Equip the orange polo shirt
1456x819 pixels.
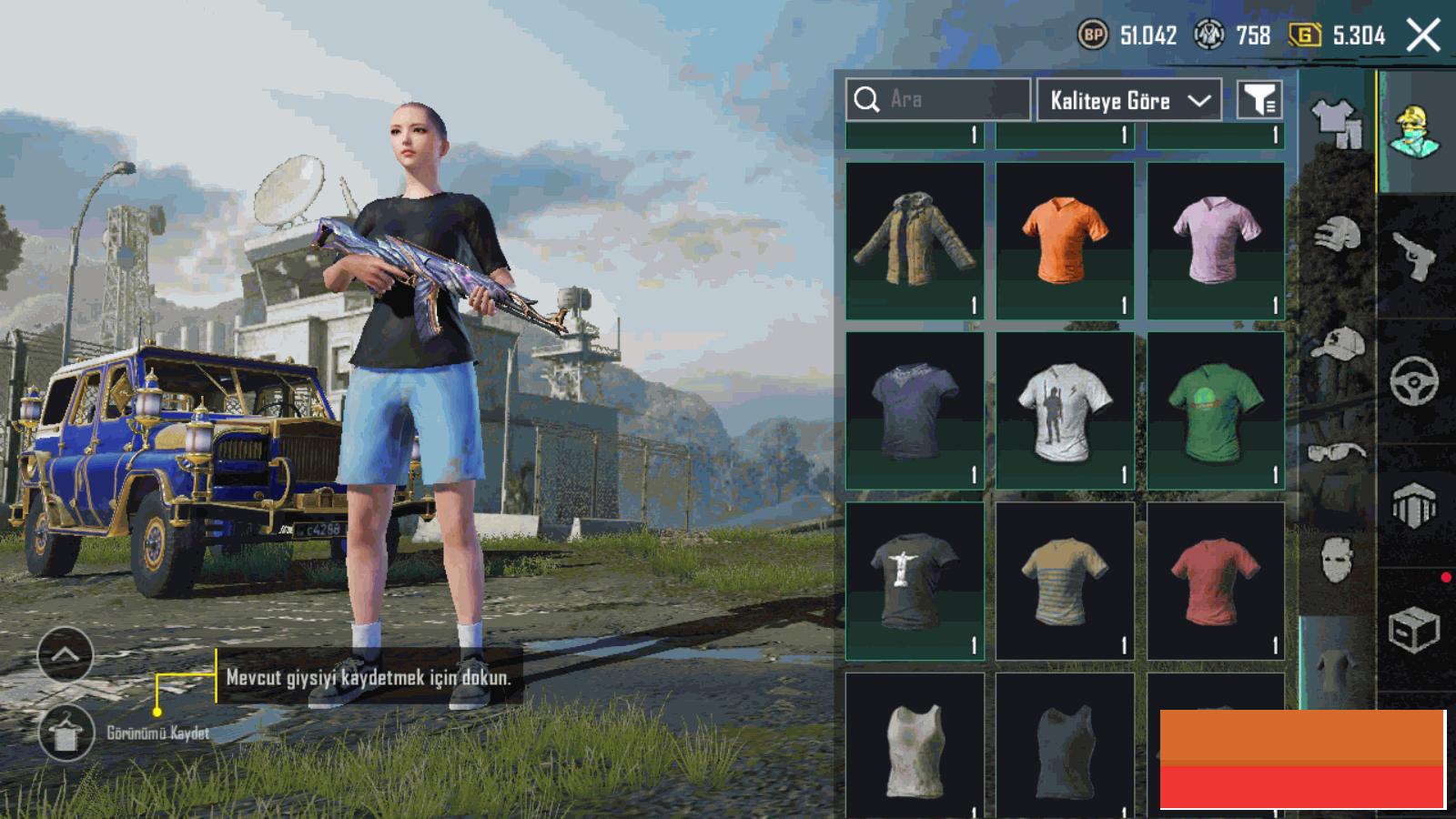tap(1065, 240)
